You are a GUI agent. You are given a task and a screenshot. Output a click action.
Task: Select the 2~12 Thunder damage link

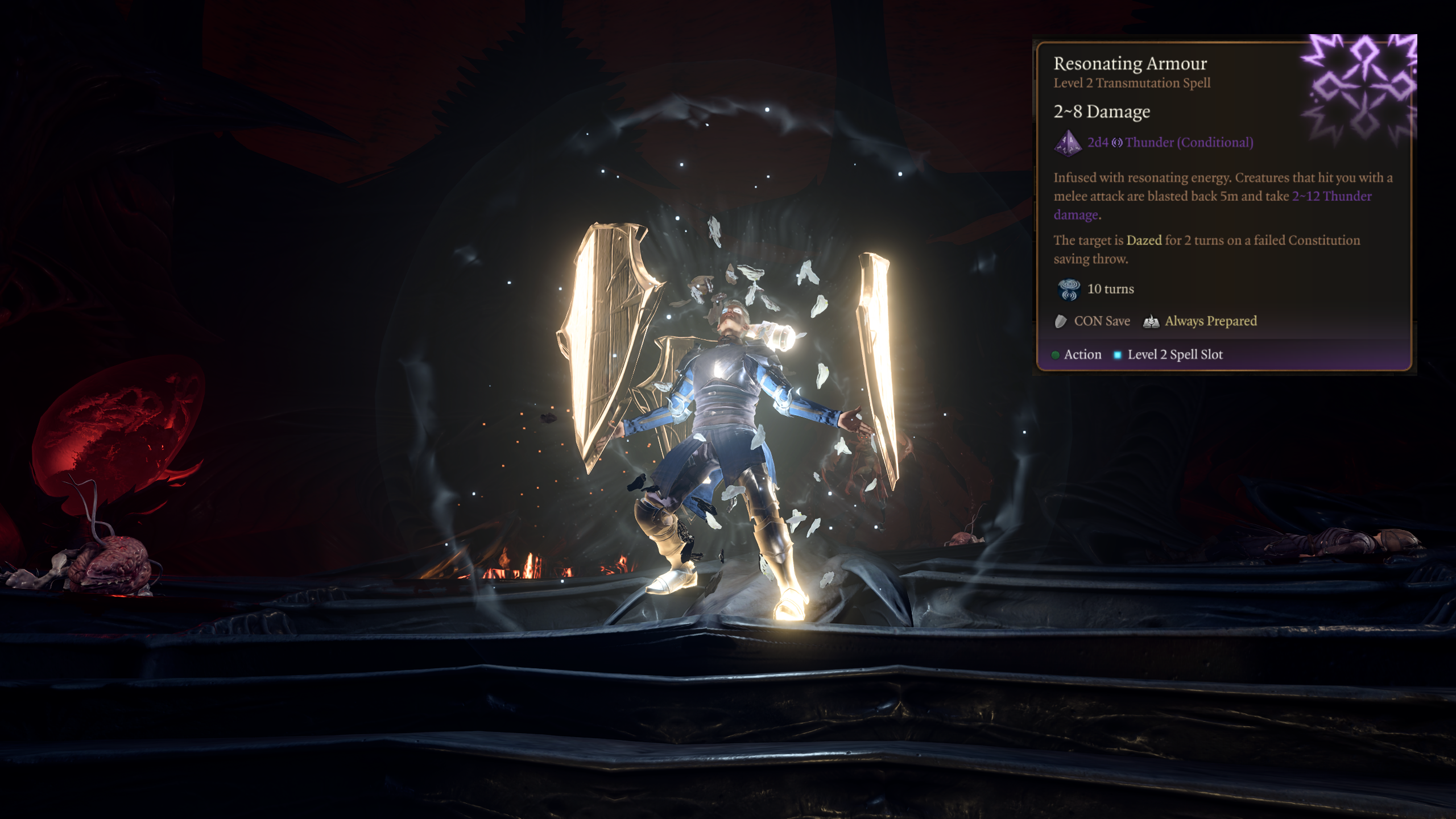[x=1331, y=196]
